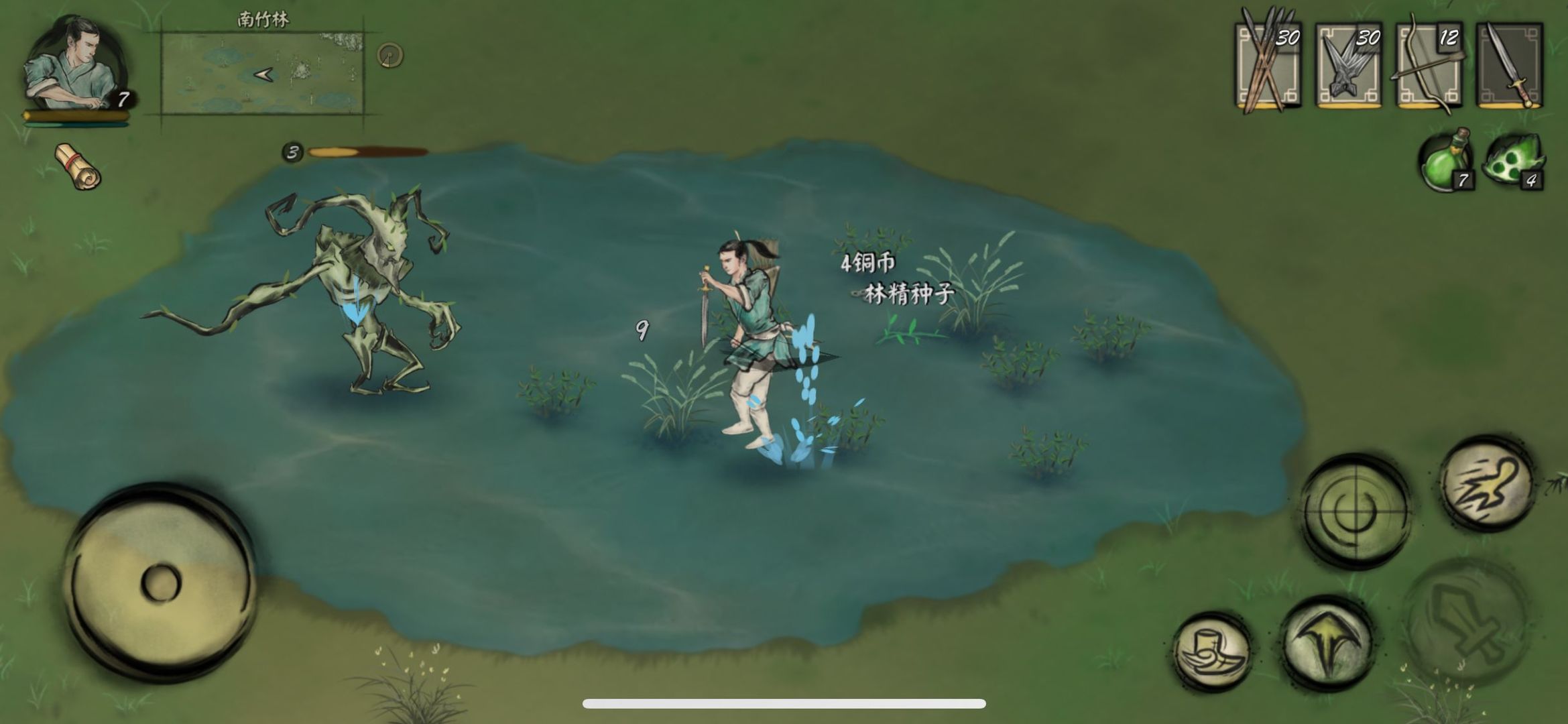
Task: Use the green potion bottle
Action: point(1445,161)
